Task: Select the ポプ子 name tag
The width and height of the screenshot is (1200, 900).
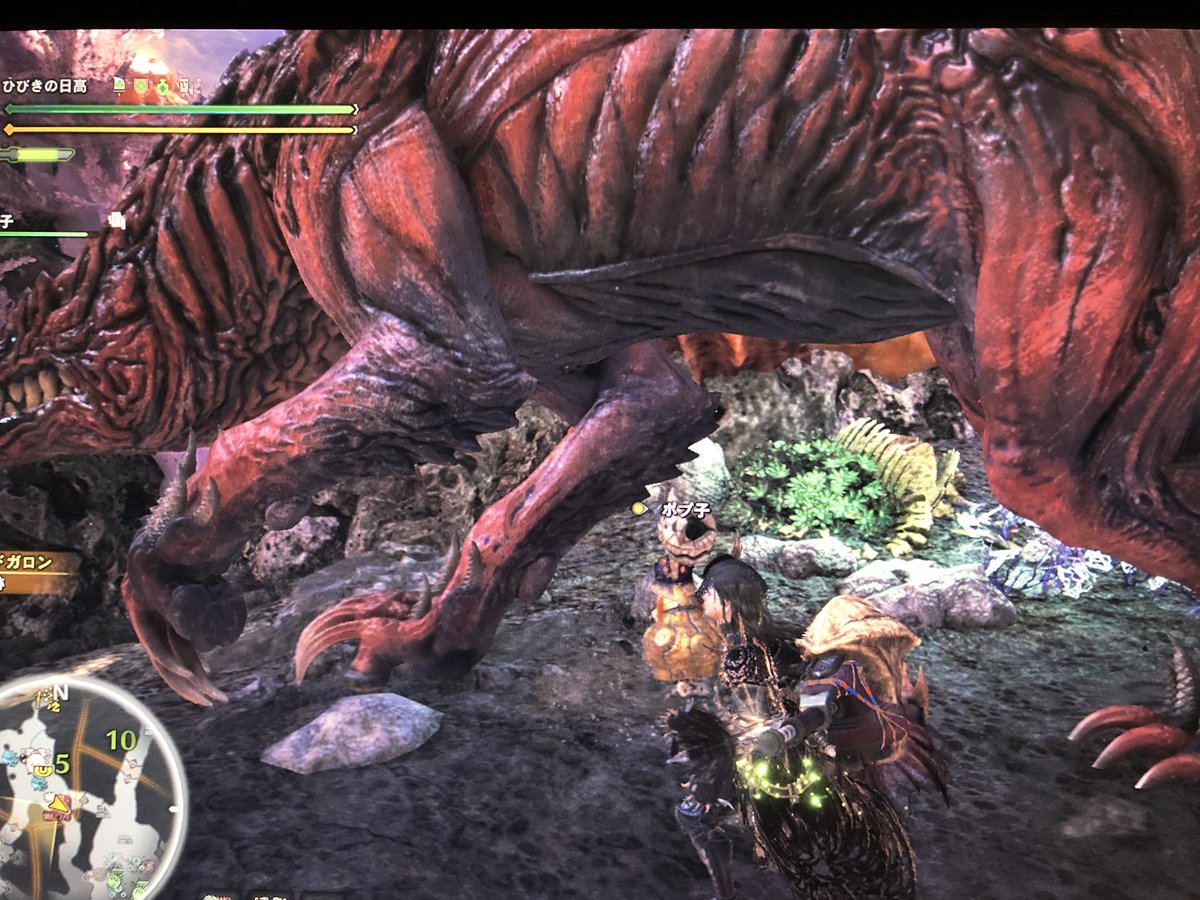Action: click(x=685, y=509)
